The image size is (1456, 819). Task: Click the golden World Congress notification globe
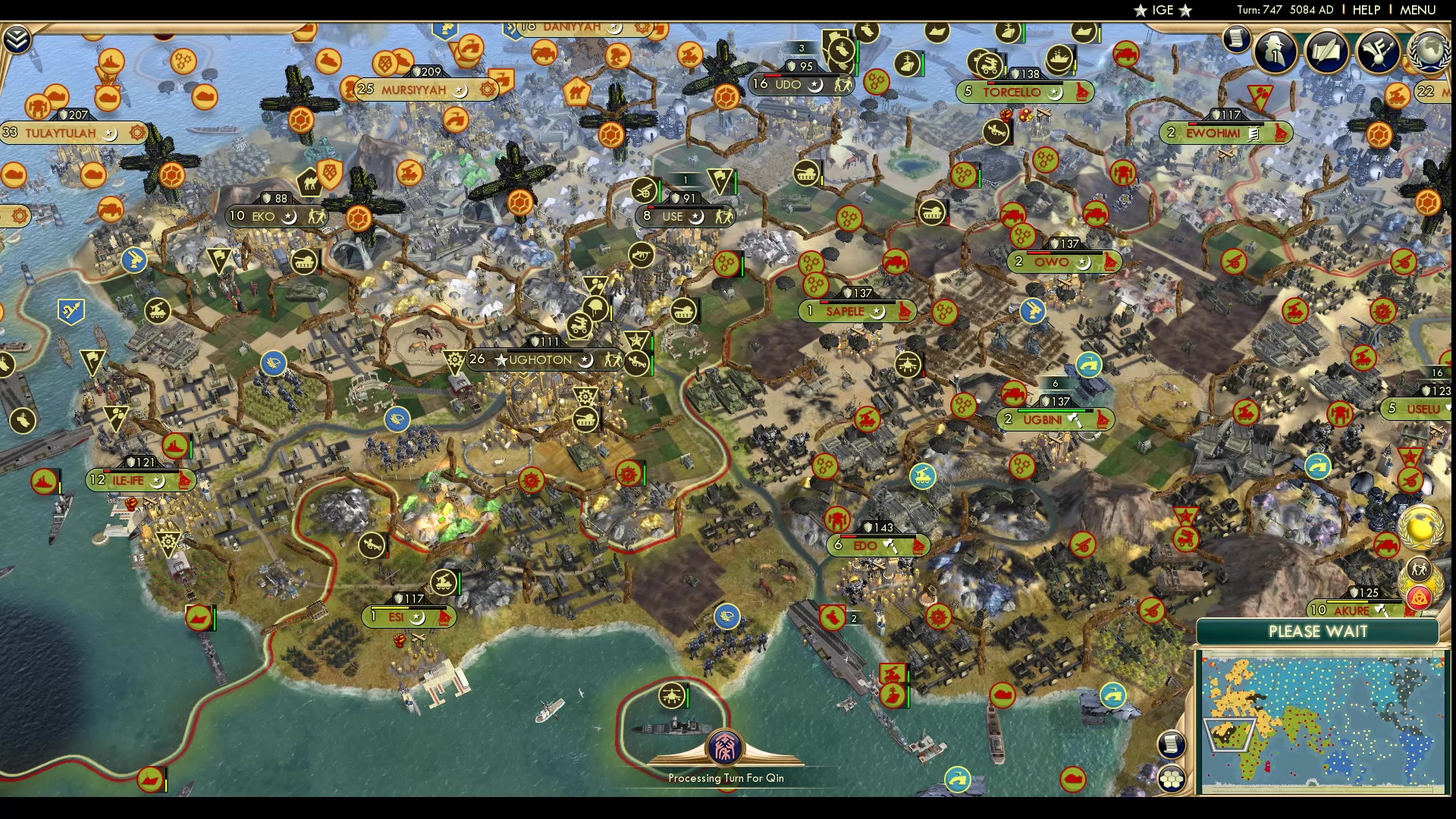(1420, 527)
